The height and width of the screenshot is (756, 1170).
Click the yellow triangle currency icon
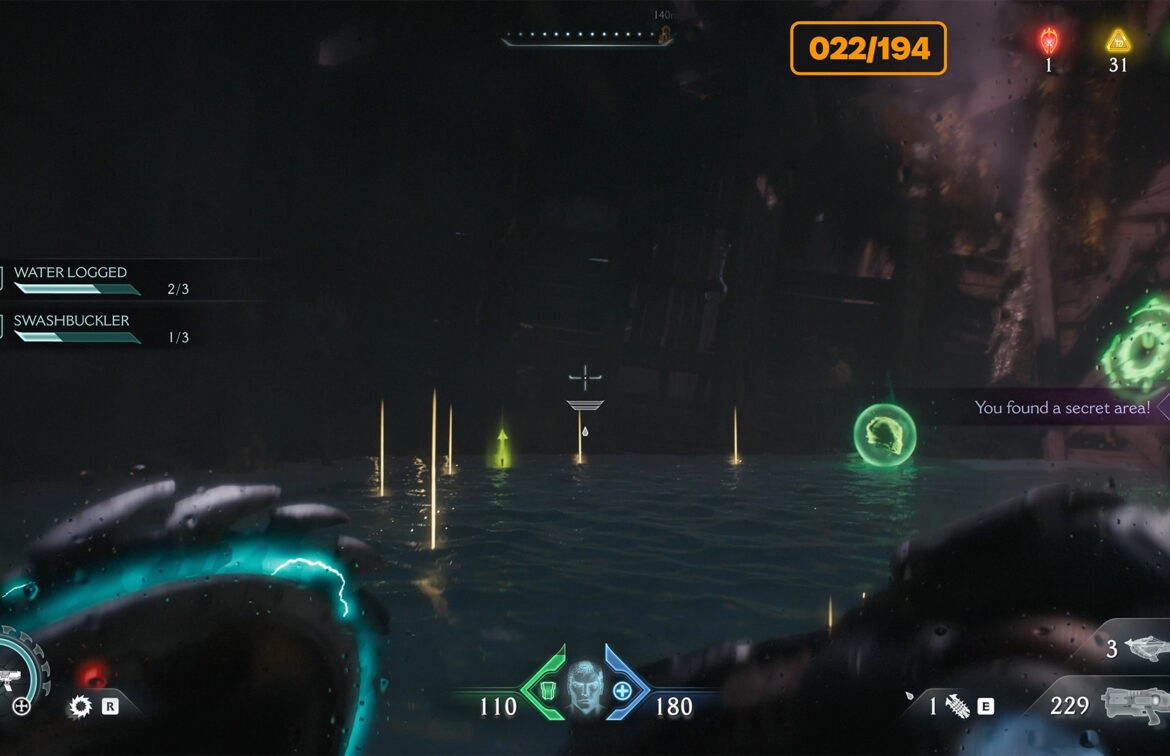pos(1117,41)
